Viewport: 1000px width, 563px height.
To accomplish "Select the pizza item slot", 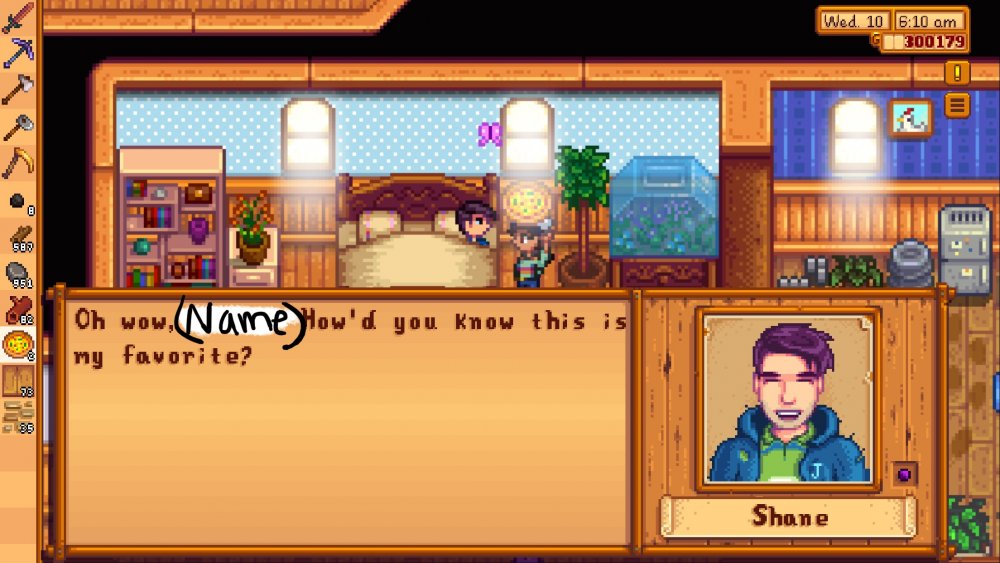I will (x=18, y=345).
